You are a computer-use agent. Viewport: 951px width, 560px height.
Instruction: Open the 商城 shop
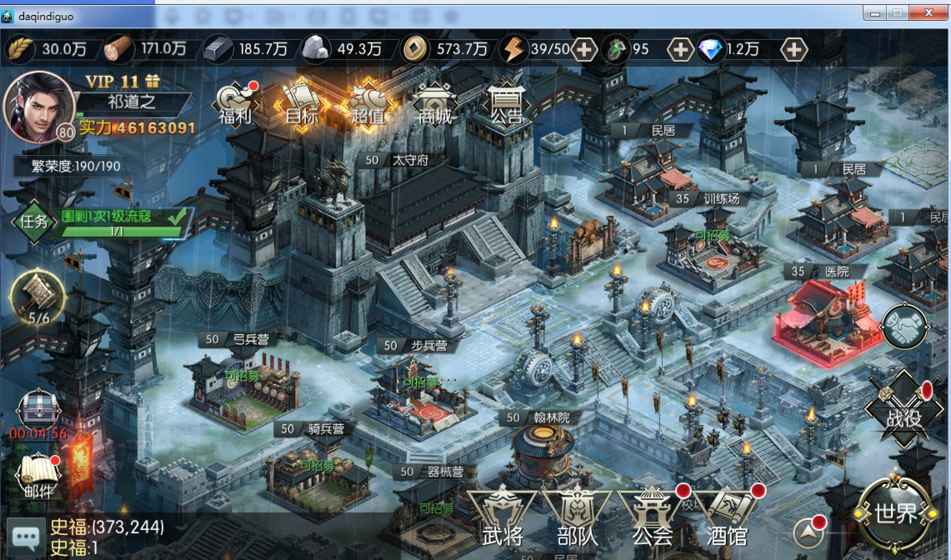pyautogui.click(x=434, y=104)
